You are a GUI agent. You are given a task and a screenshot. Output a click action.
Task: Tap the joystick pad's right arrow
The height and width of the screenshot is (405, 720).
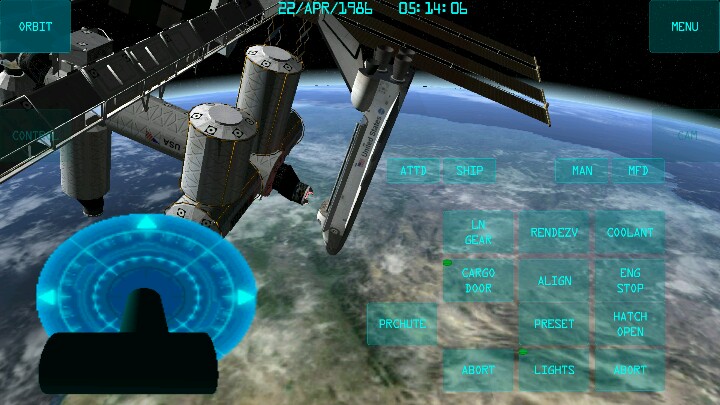pyautogui.click(x=245, y=296)
